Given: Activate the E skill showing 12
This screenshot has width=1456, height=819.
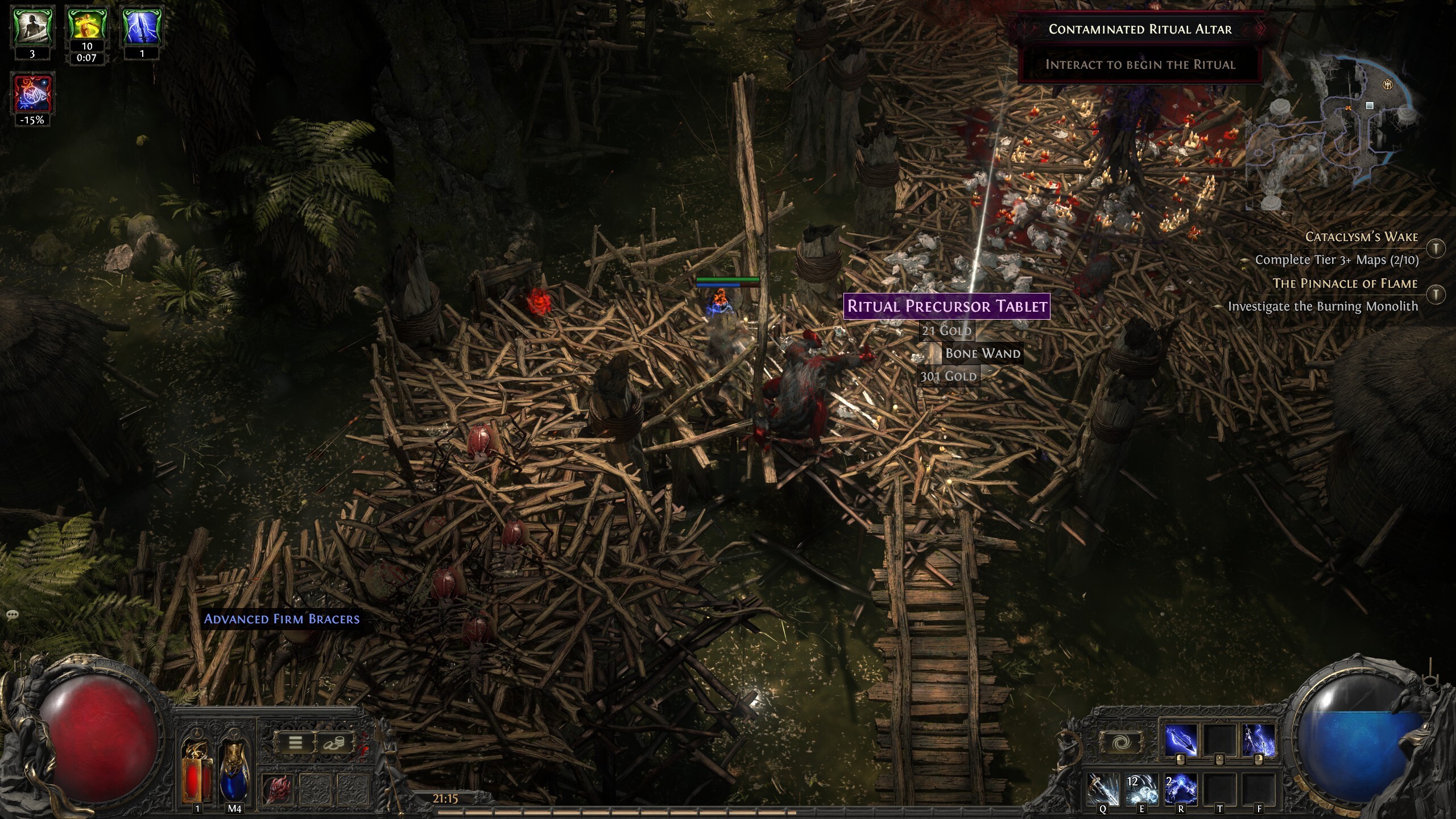Looking at the screenshot, I should [x=1141, y=789].
